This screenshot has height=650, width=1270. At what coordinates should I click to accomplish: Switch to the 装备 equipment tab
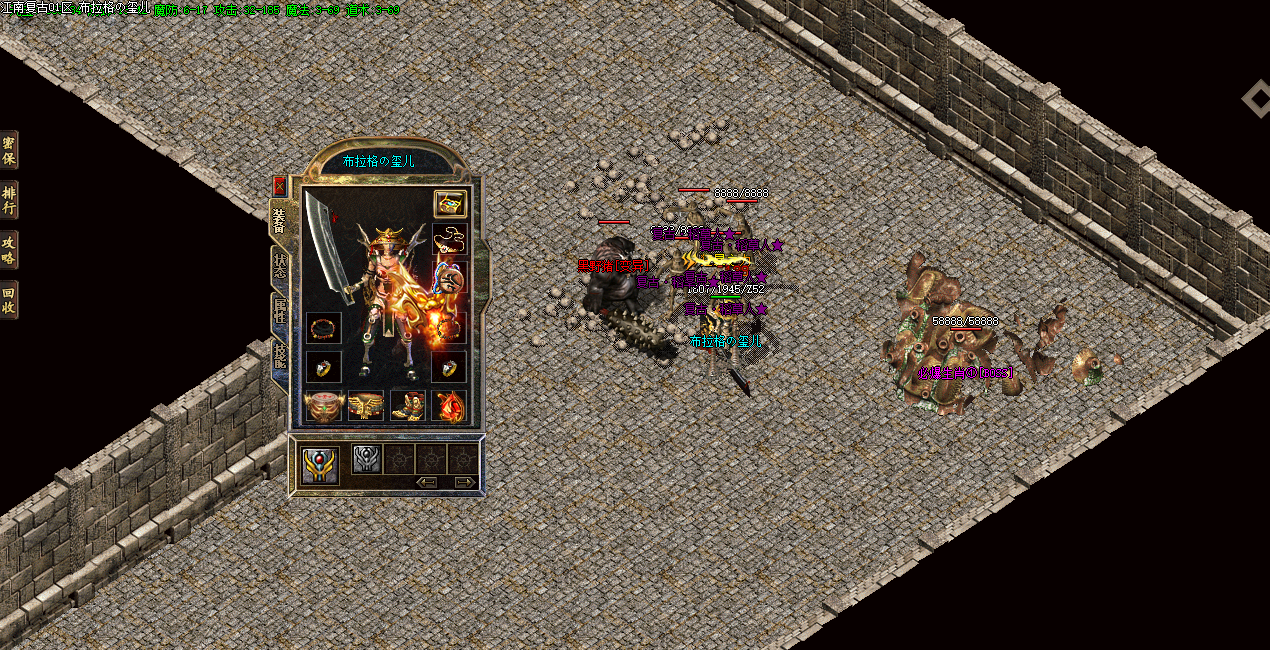[x=279, y=219]
